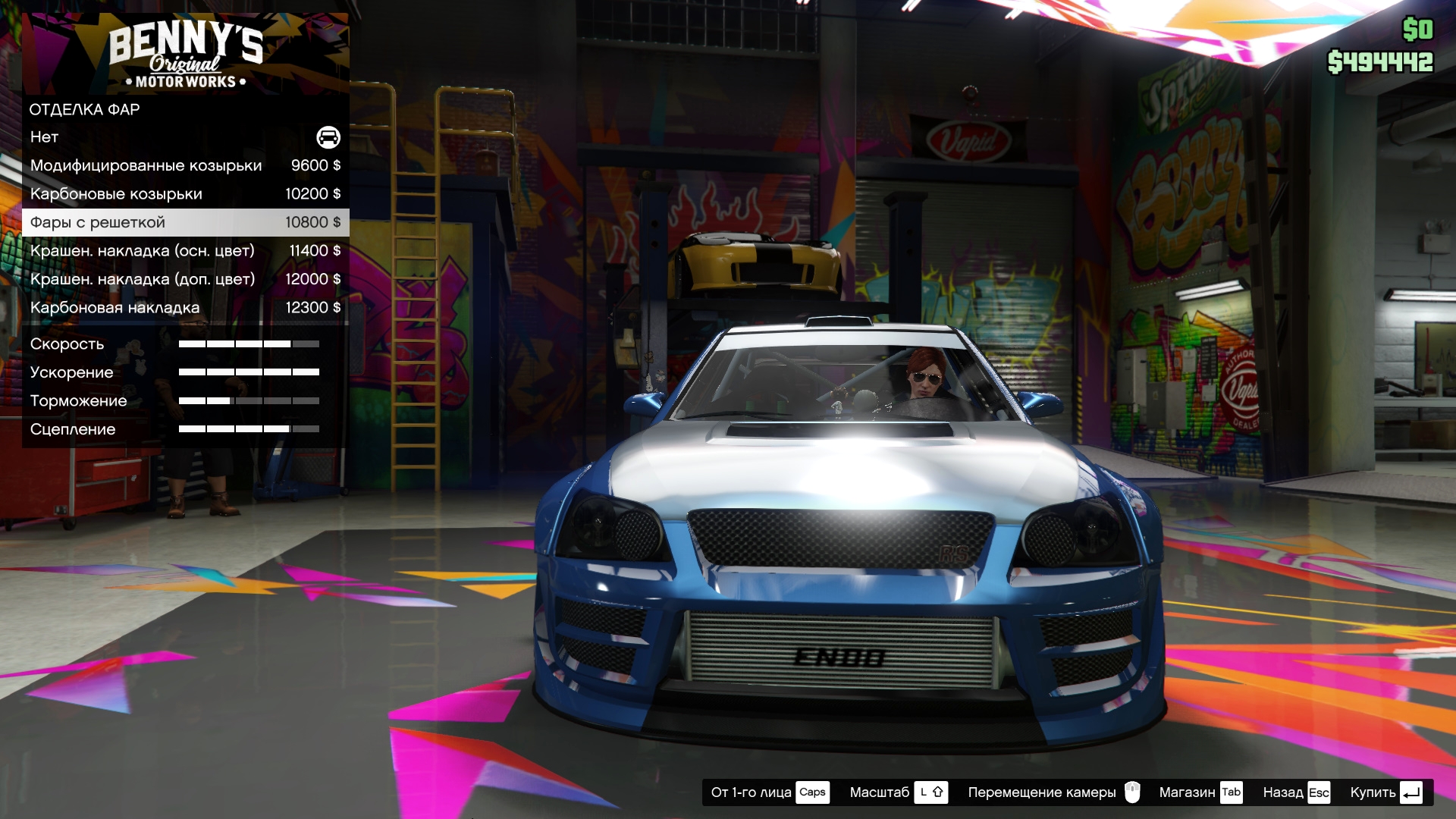This screenshot has width=1456, height=819.
Task: Select 'Карбоновые козырьки' option
Action: pos(185,194)
